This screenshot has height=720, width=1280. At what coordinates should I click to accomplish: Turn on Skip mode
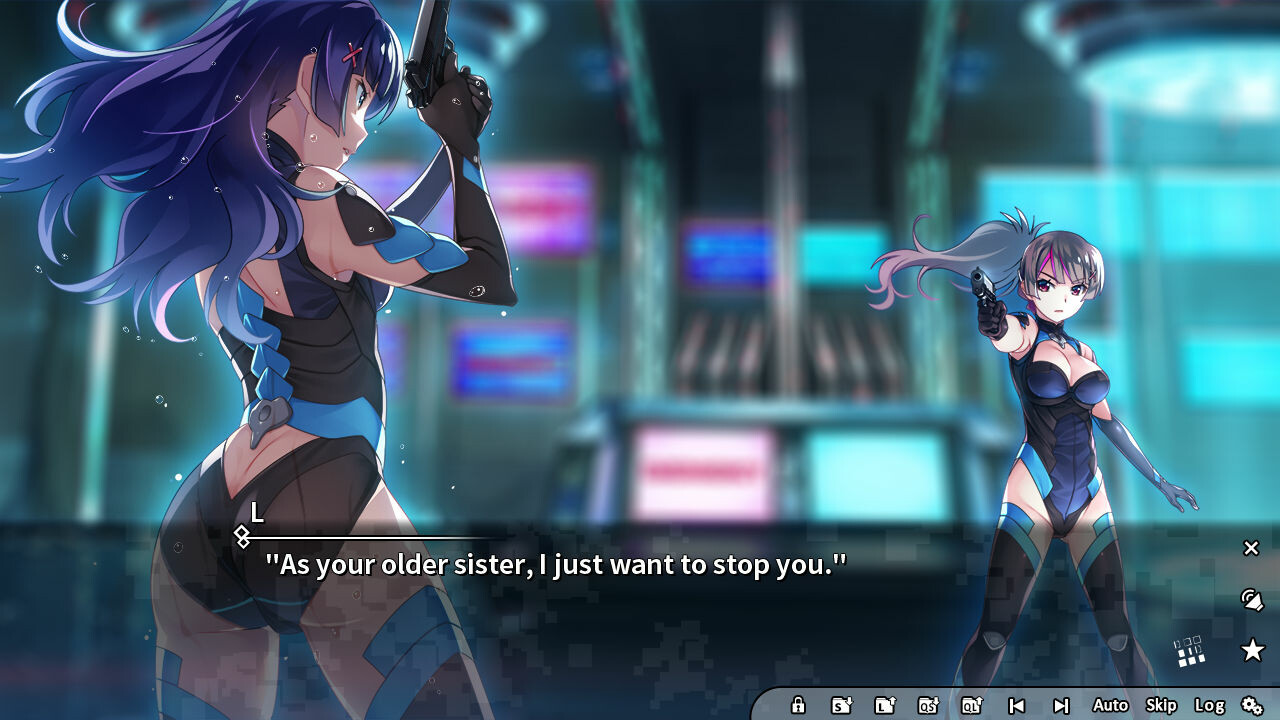coord(1160,705)
